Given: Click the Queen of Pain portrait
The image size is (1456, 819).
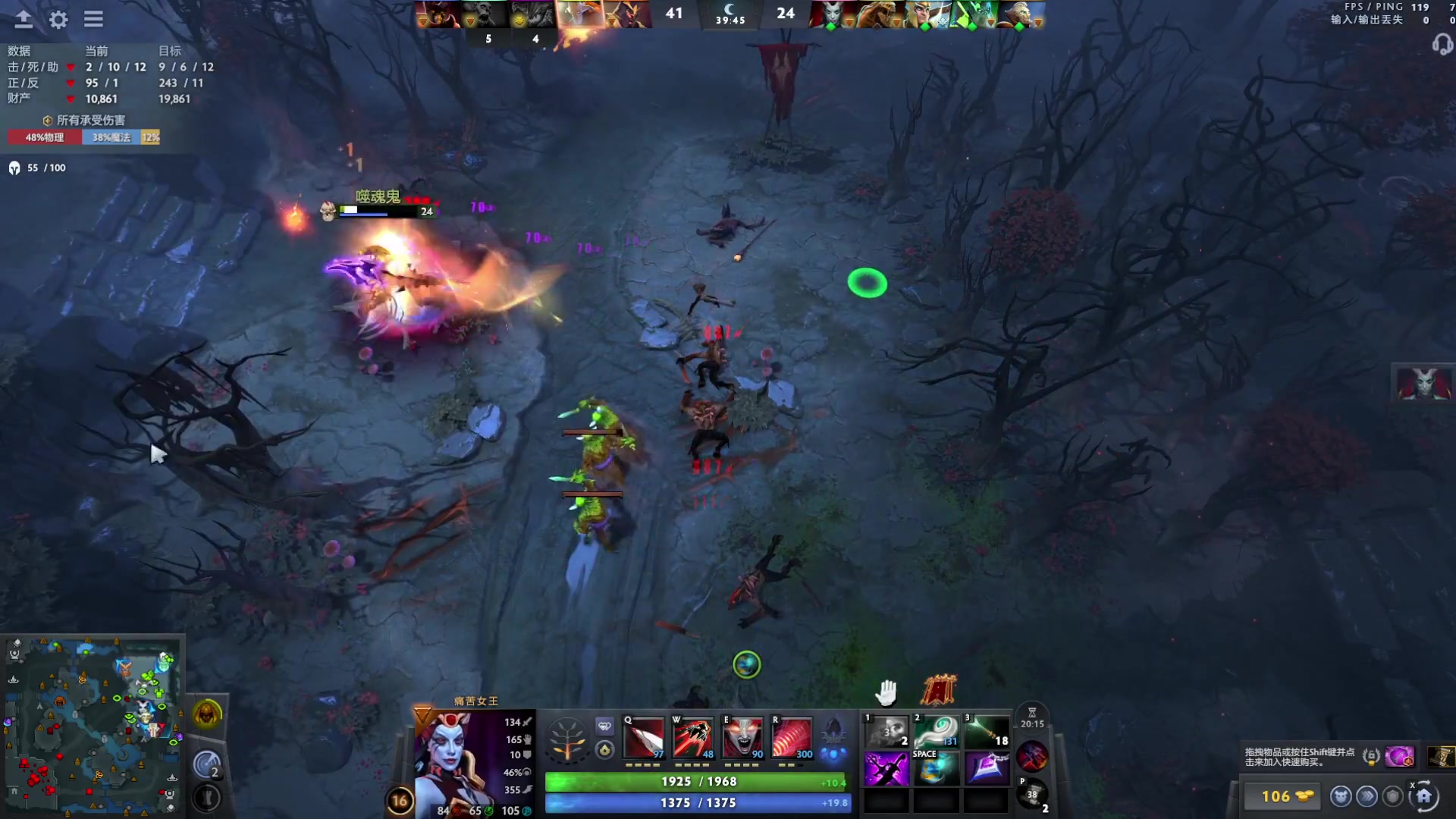Looking at the screenshot, I should [452, 762].
